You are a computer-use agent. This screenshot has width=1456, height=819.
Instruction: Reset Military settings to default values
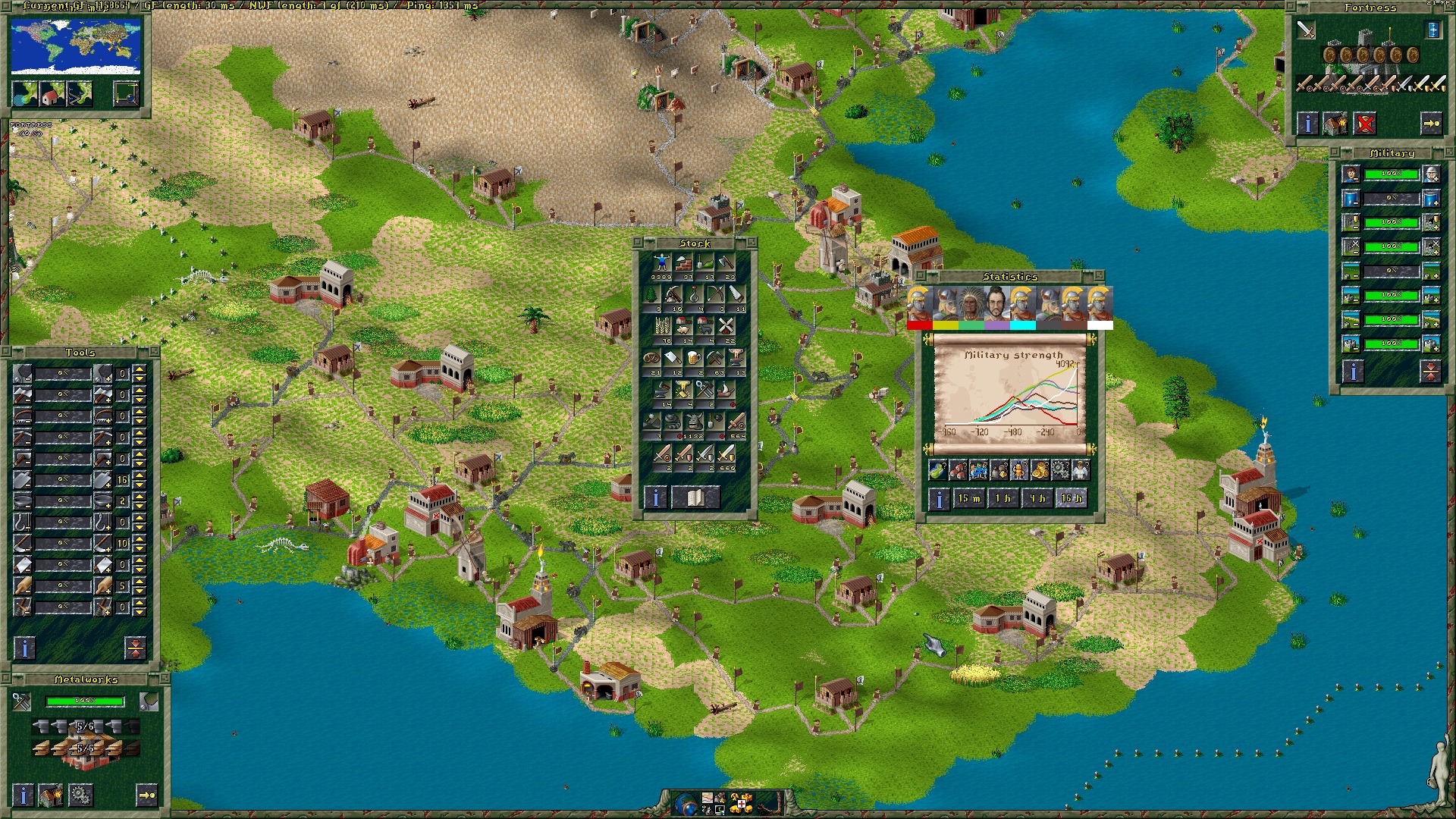click(1430, 371)
